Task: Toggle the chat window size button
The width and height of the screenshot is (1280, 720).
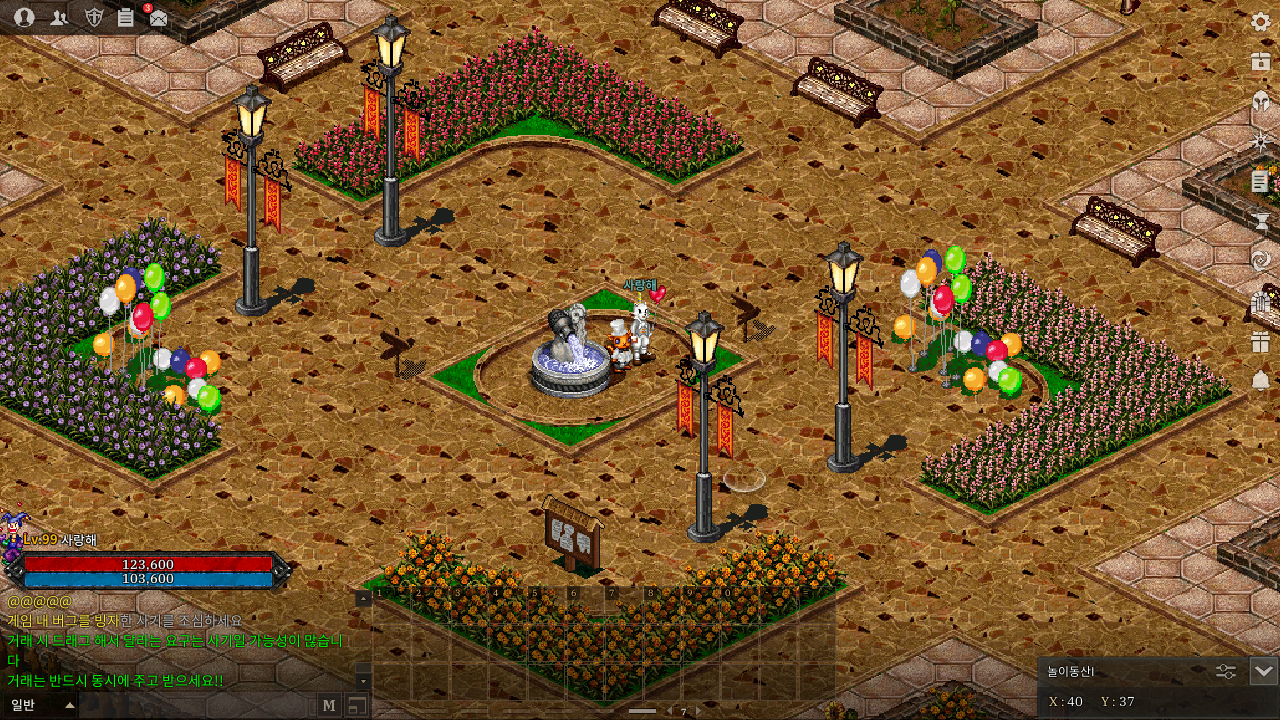Action: (x=356, y=705)
